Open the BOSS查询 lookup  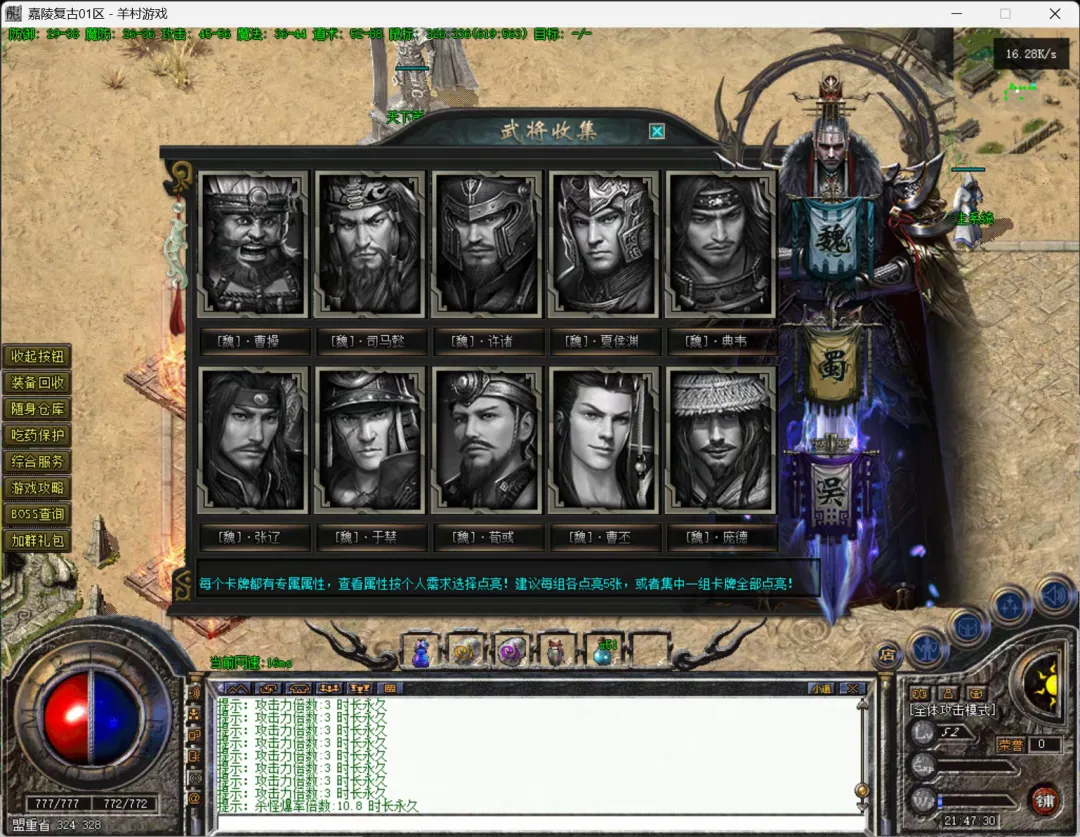pos(37,514)
